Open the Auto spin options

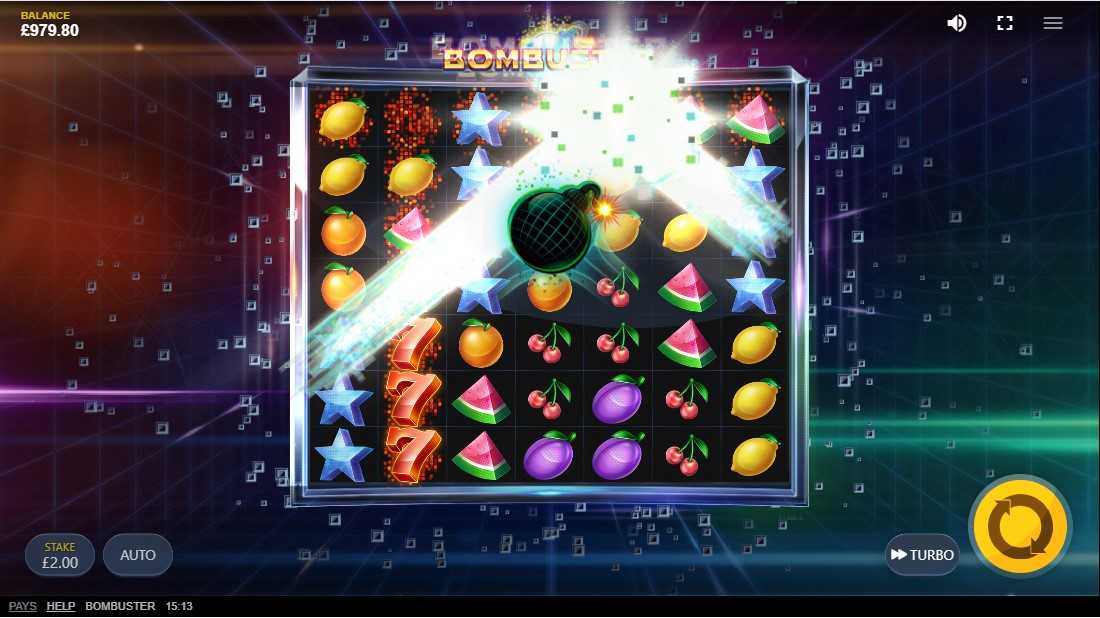[138, 555]
